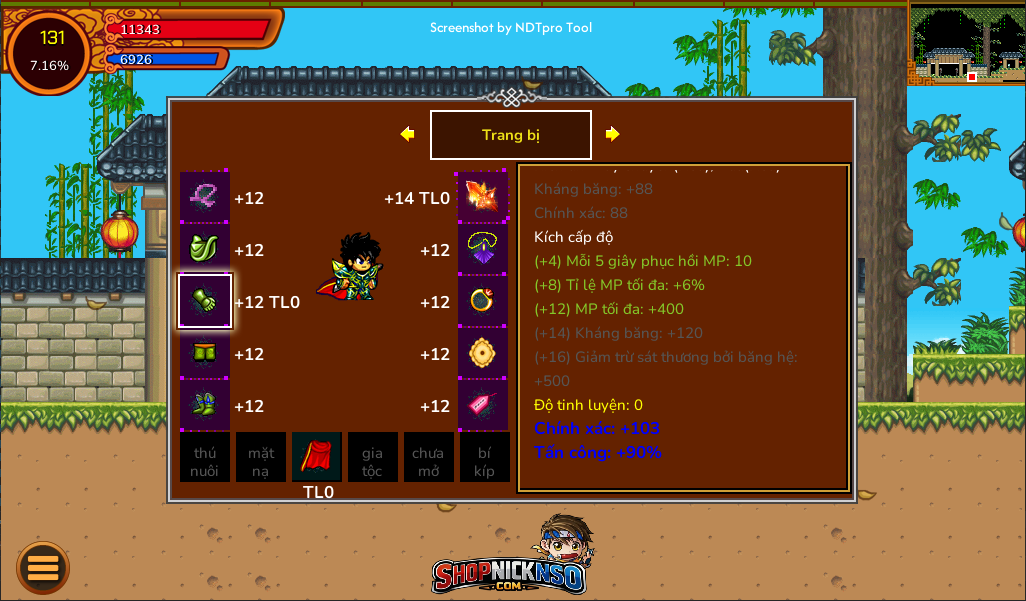Go to the next panel with right arrow
Viewport: 1026px width, 601px height.
612,134
